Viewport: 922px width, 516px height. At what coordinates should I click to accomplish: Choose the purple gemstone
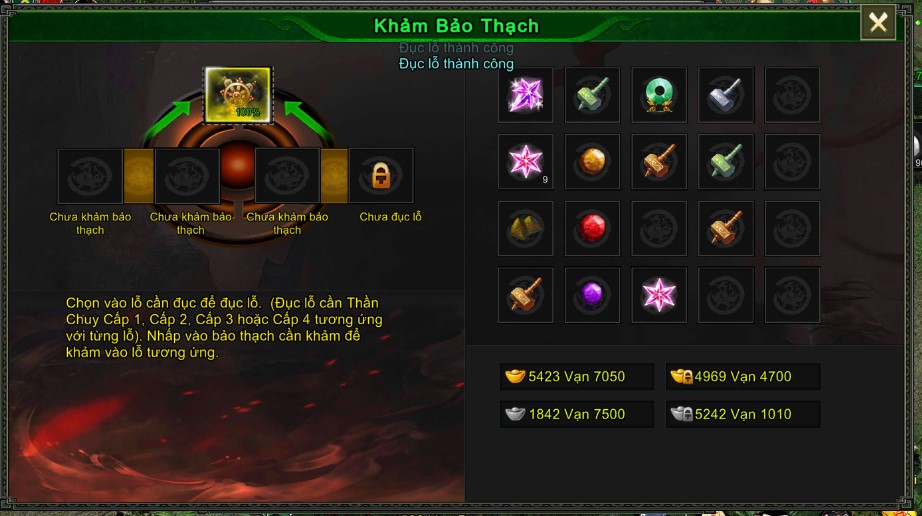[x=592, y=295]
